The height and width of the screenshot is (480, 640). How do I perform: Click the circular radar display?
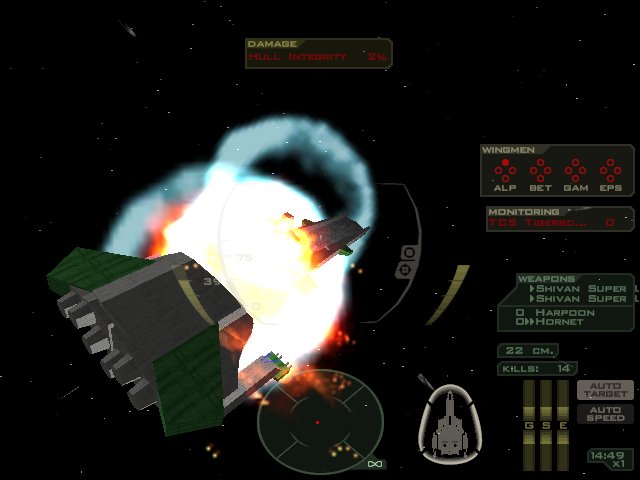[320, 418]
